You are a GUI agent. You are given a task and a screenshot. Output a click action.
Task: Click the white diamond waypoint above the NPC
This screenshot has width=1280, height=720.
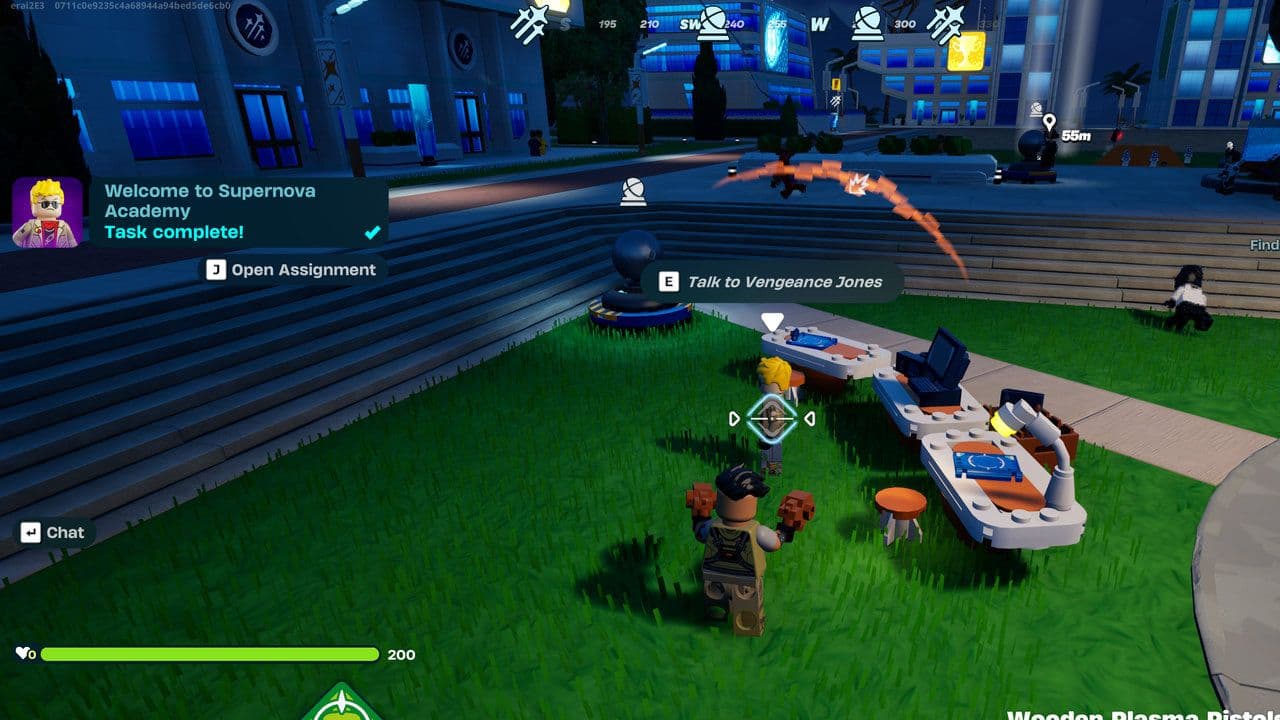(x=770, y=319)
